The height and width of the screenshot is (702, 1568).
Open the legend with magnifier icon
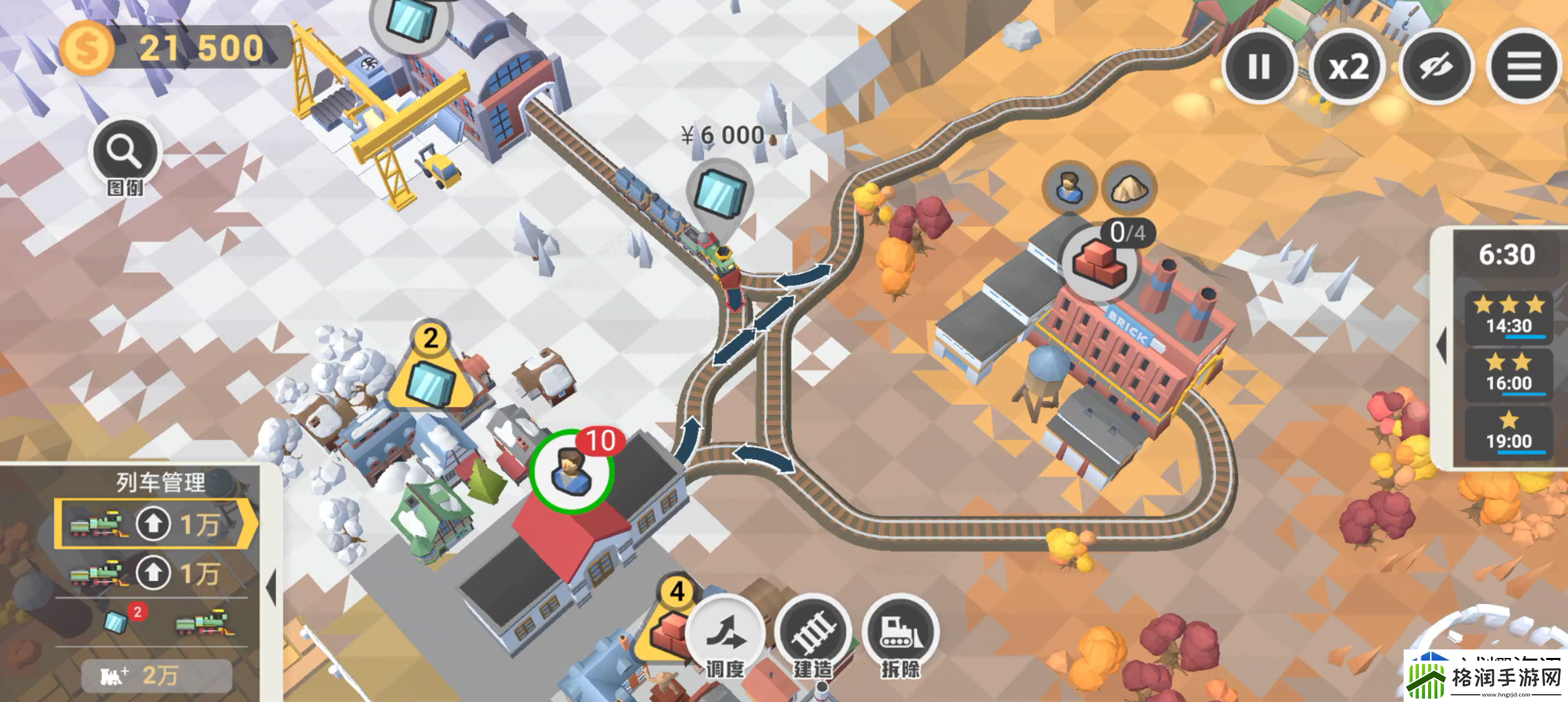click(124, 155)
